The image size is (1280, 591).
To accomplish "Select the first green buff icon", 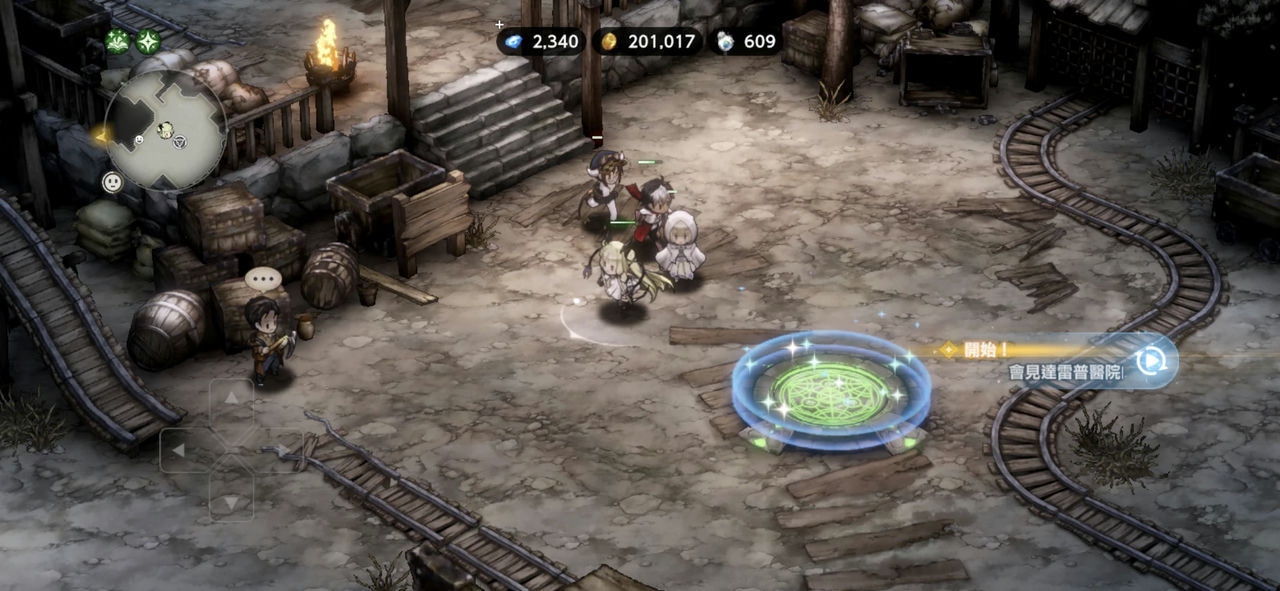I will pyautogui.click(x=118, y=42).
